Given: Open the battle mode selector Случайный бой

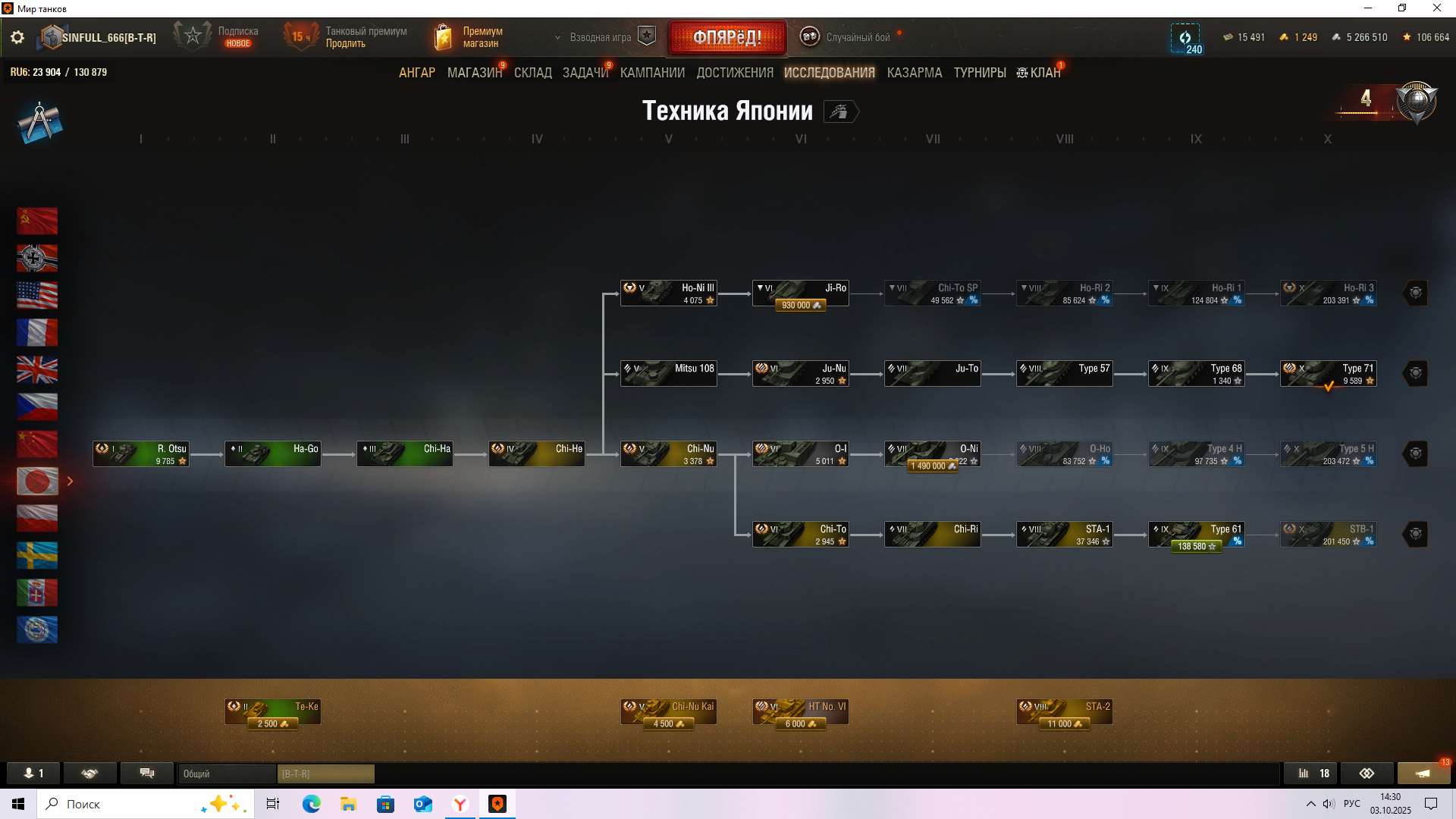Looking at the screenshot, I should coord(848,37).
